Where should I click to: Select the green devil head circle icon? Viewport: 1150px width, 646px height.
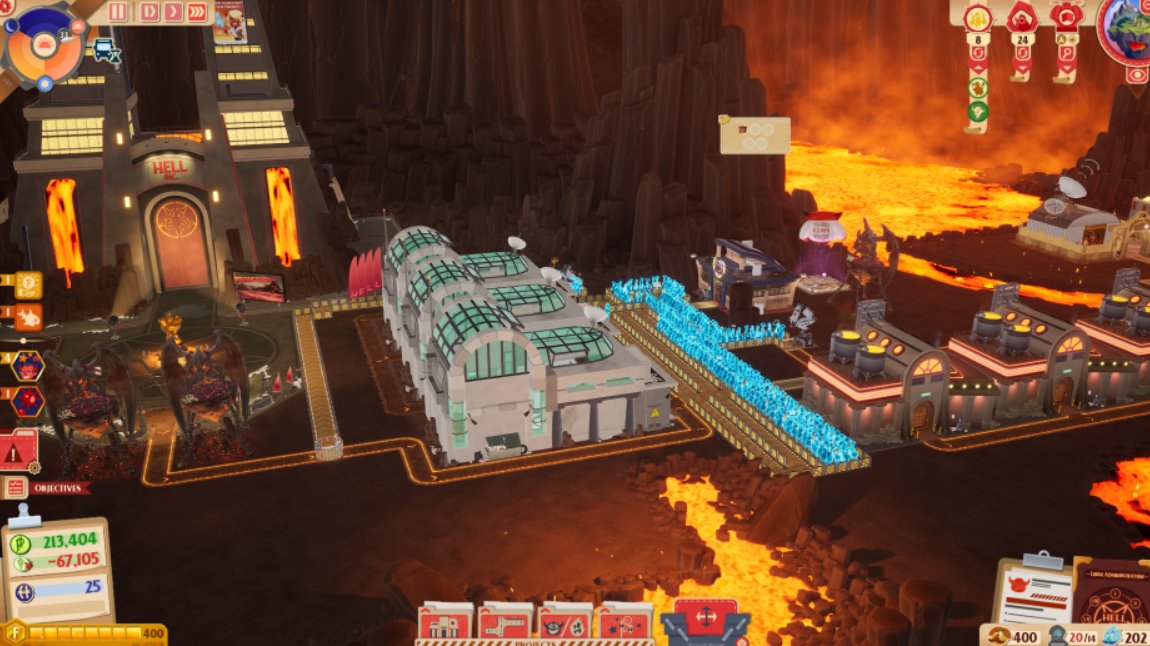[x=977, y=110]
